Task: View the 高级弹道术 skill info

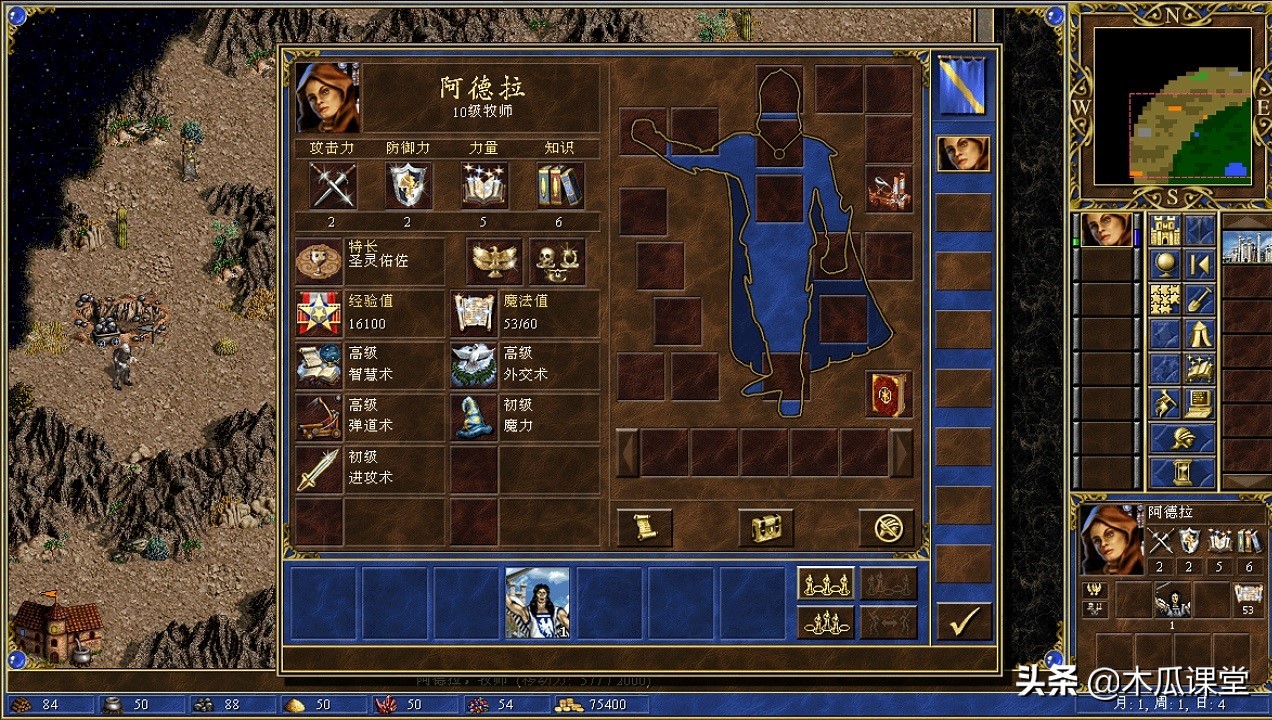Action: (x=320, y=417)
